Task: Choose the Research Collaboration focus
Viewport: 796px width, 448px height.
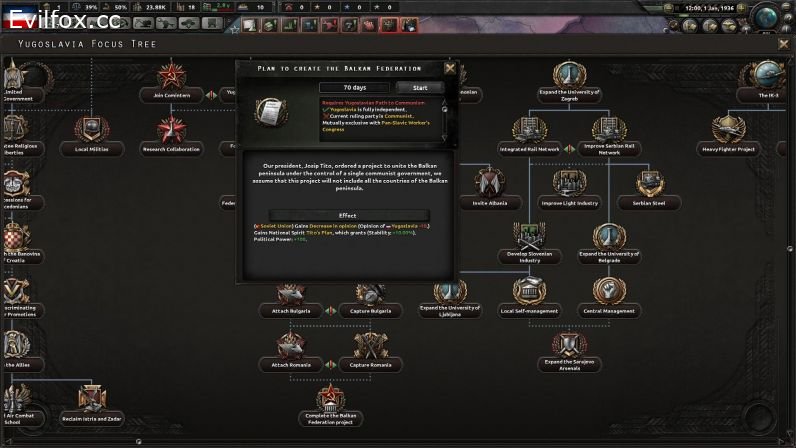Action: coord(171,132)
